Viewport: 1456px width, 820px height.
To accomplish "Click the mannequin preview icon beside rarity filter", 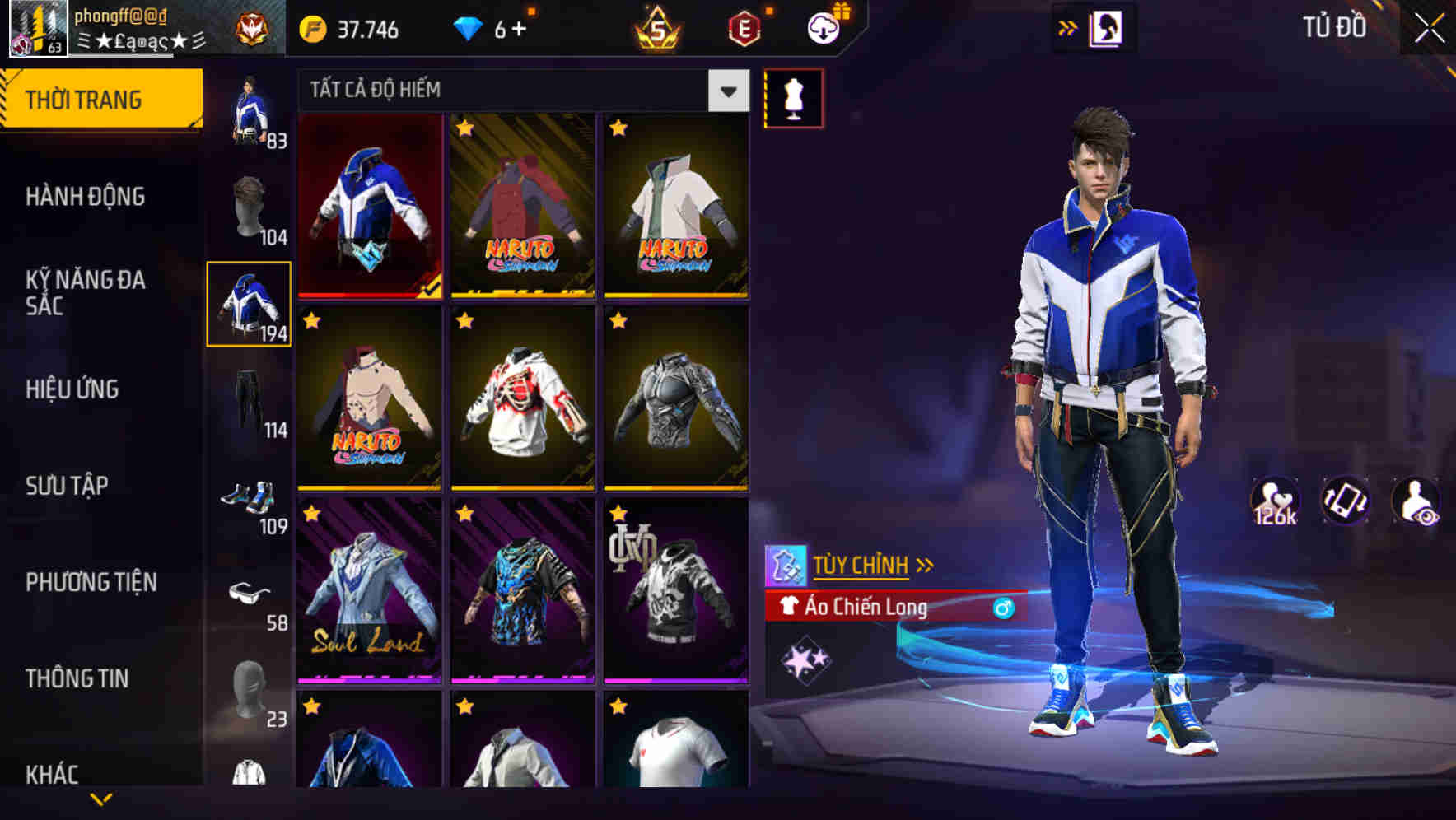I will click(x=793, y=97).
